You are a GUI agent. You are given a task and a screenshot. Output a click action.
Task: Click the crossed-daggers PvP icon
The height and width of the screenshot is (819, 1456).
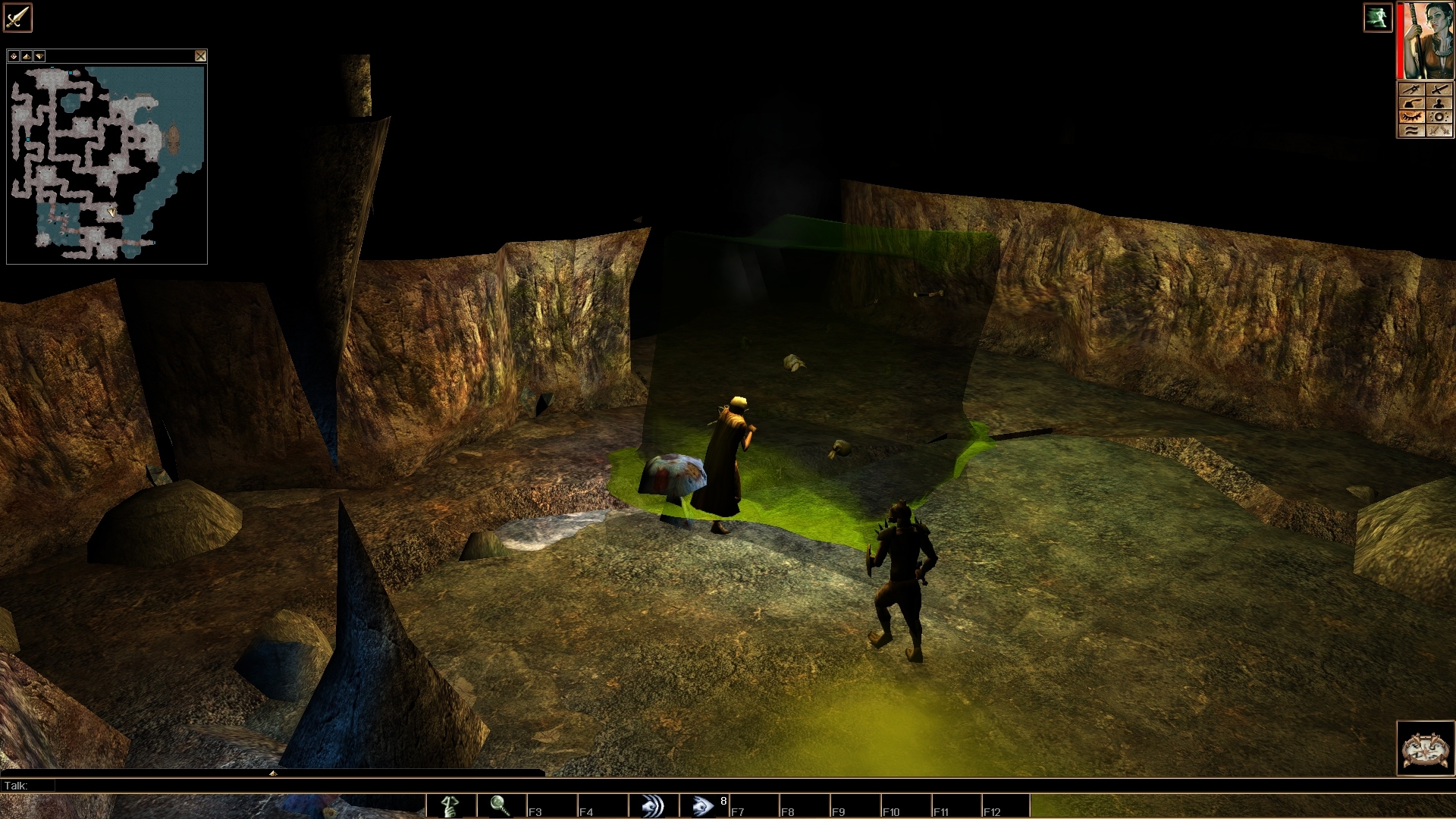click(x=1437, y=129)
